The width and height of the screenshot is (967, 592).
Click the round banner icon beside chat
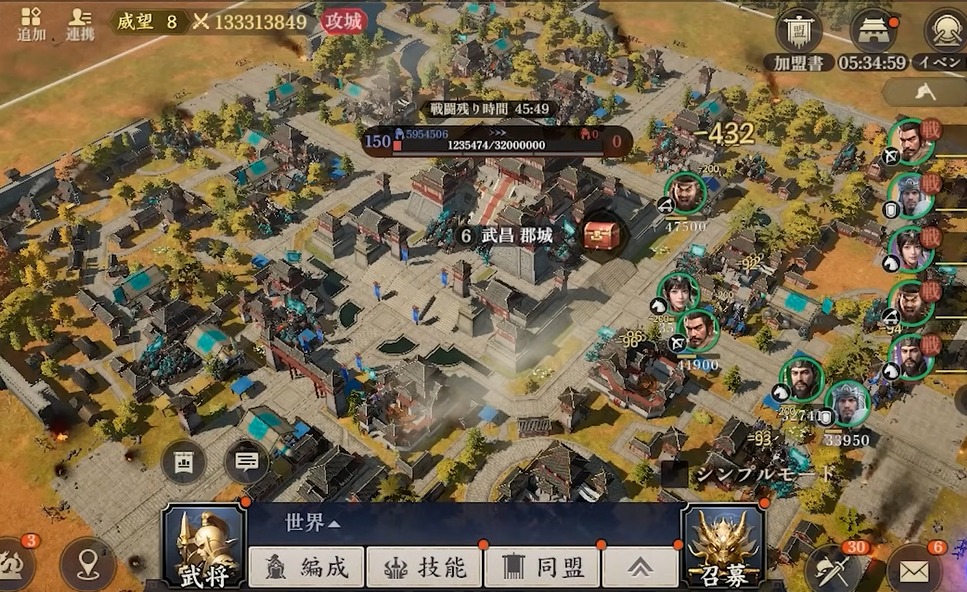(x=184, y=462)
